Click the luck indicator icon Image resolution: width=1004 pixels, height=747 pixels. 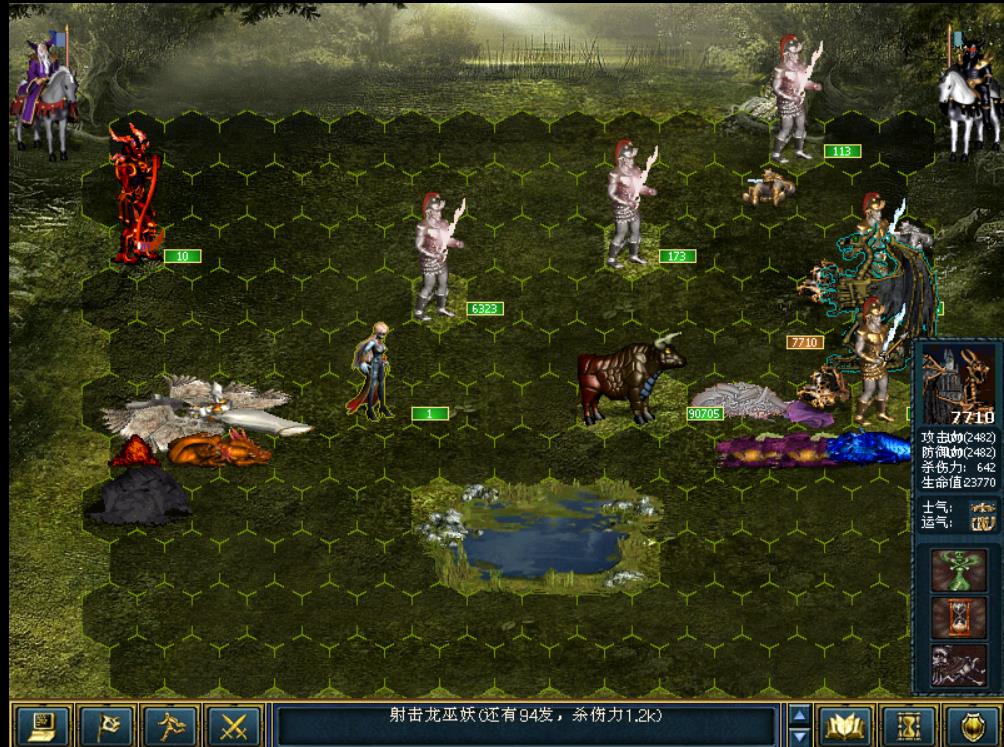[982, 523]
